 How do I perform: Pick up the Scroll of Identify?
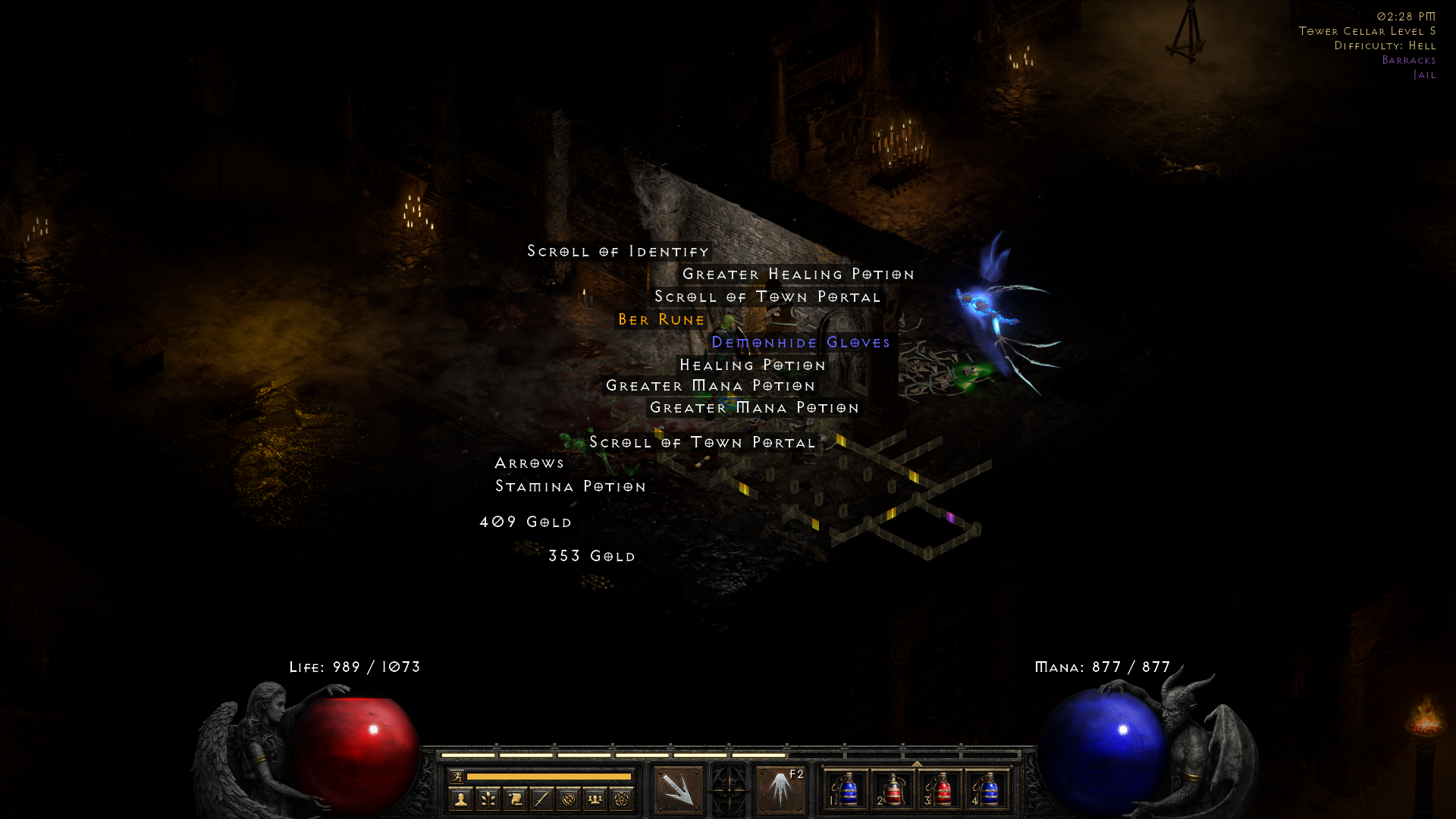pyautogui.click(x=617, y=251)
